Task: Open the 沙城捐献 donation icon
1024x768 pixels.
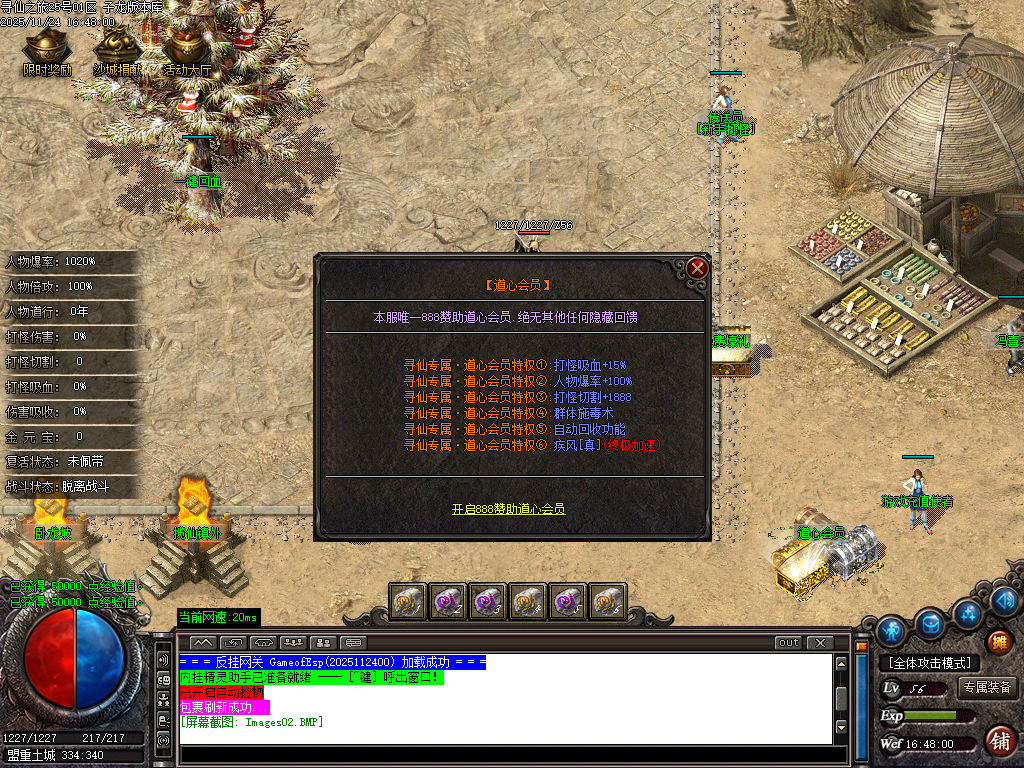Action: click(116, 48)
